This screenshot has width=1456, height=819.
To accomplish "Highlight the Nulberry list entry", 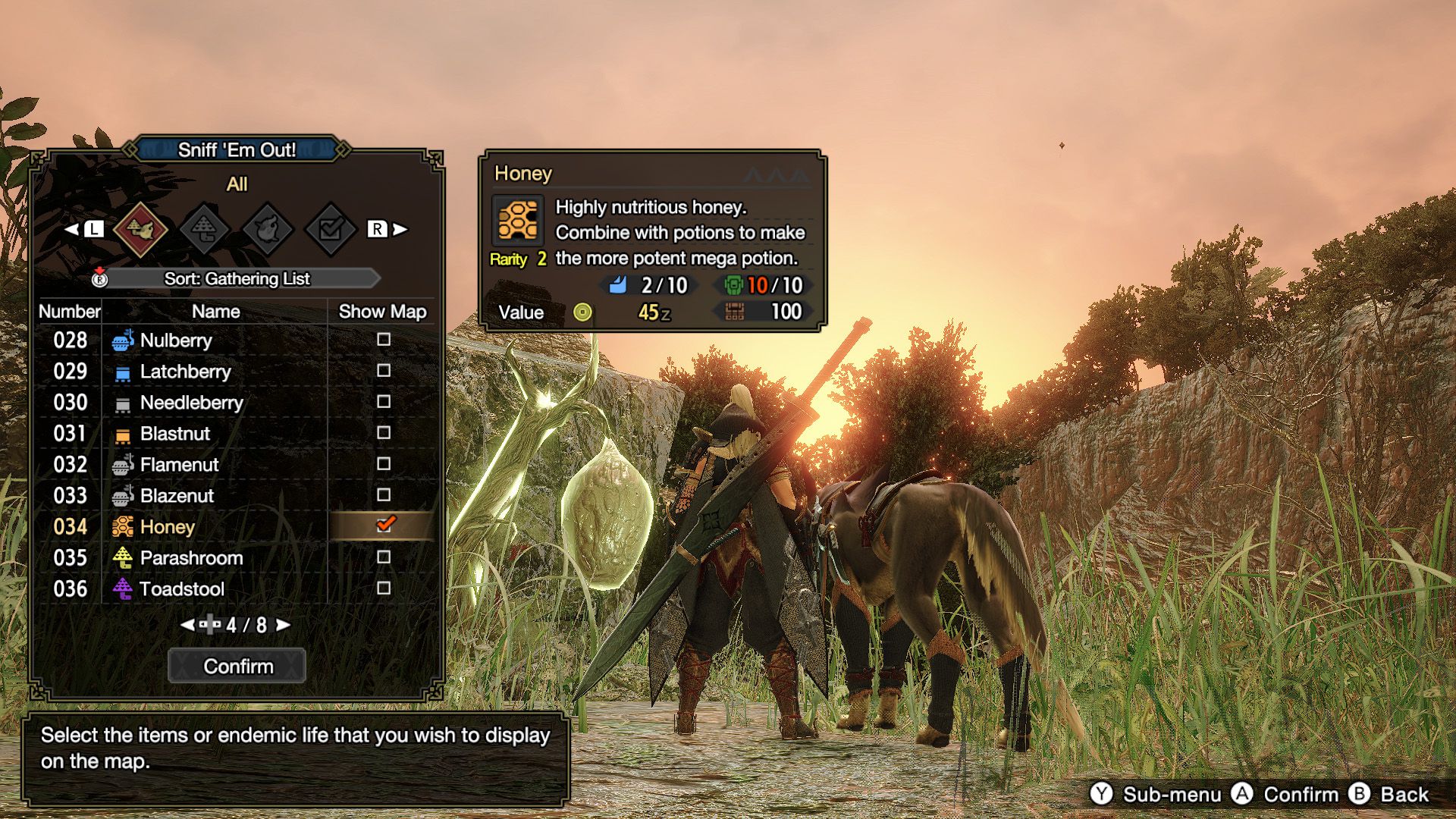I will pyautogui.click(x=176, y=340).
